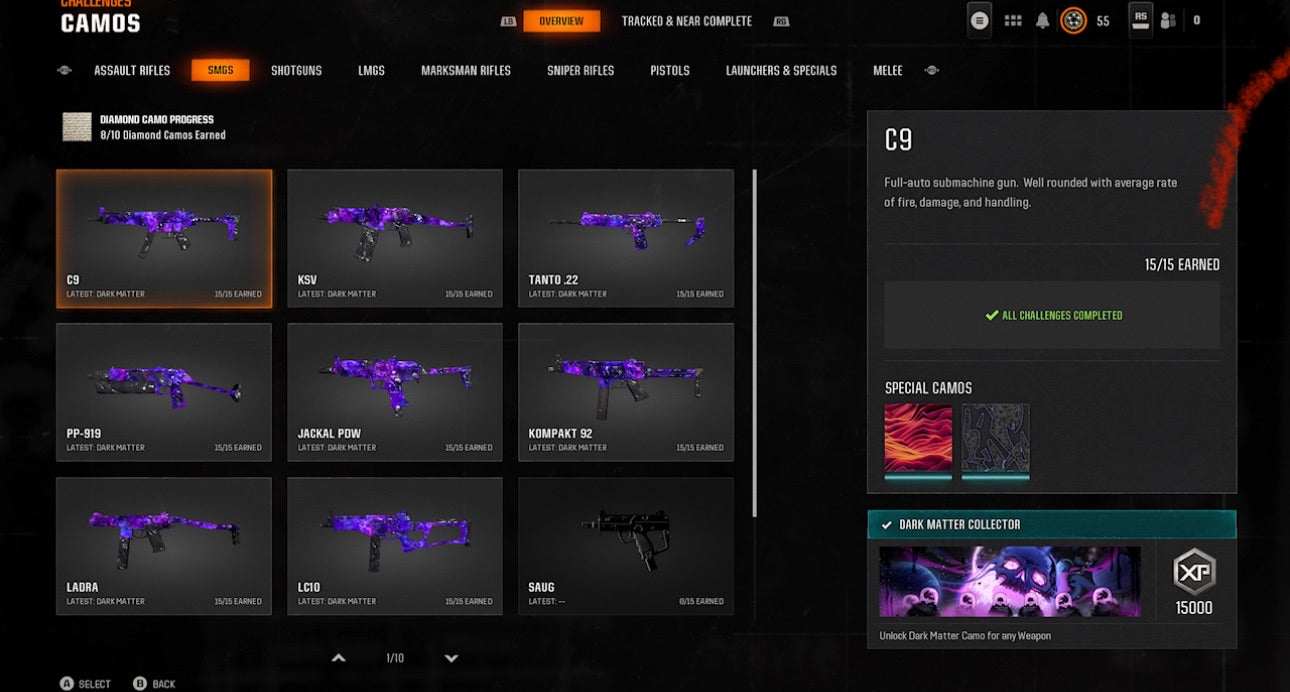Select the KSV weapon tile
This screenshot has height=692, width=1290.
[x=394, y=238]
